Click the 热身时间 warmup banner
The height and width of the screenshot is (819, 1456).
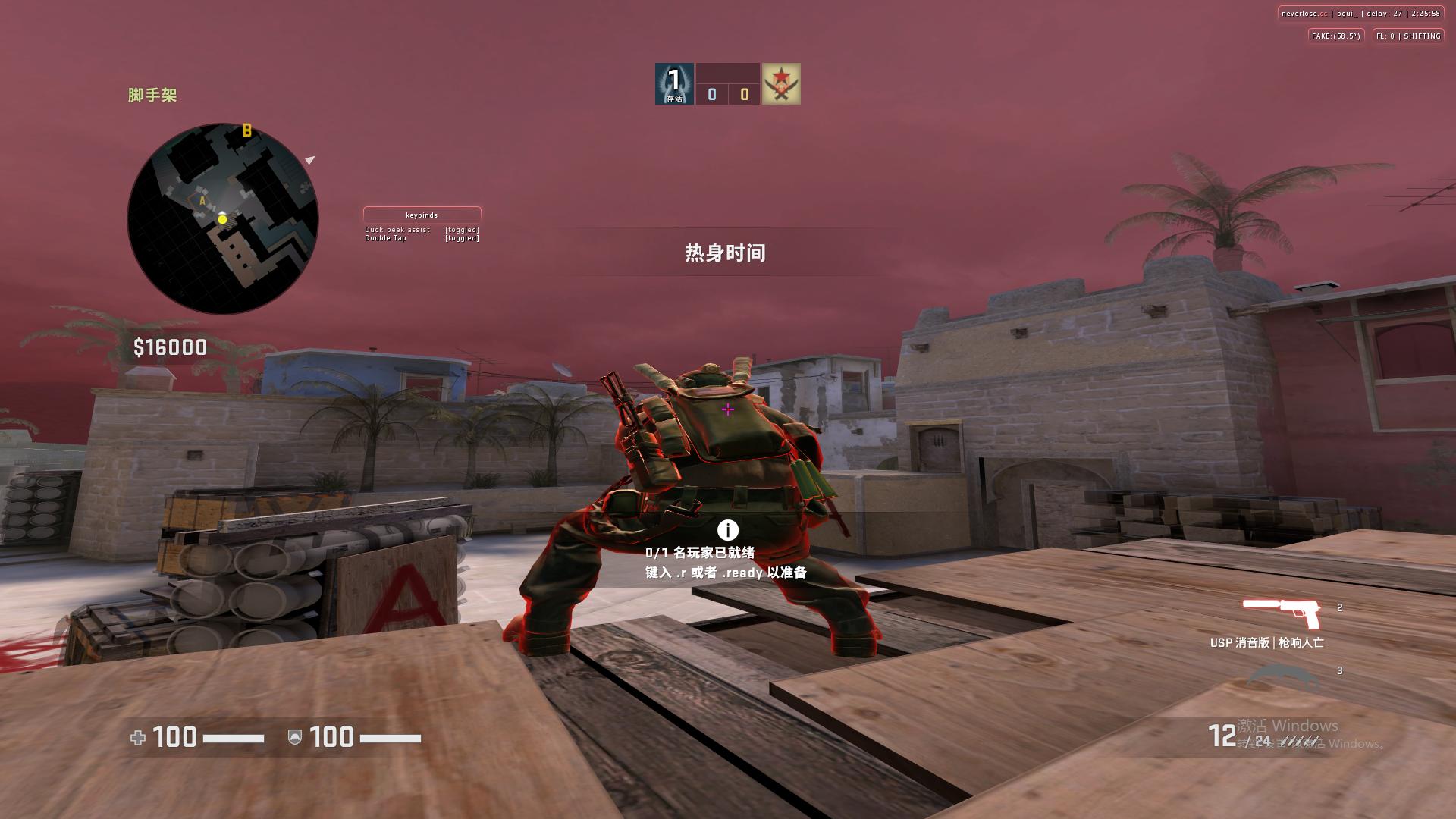(724, 253)
